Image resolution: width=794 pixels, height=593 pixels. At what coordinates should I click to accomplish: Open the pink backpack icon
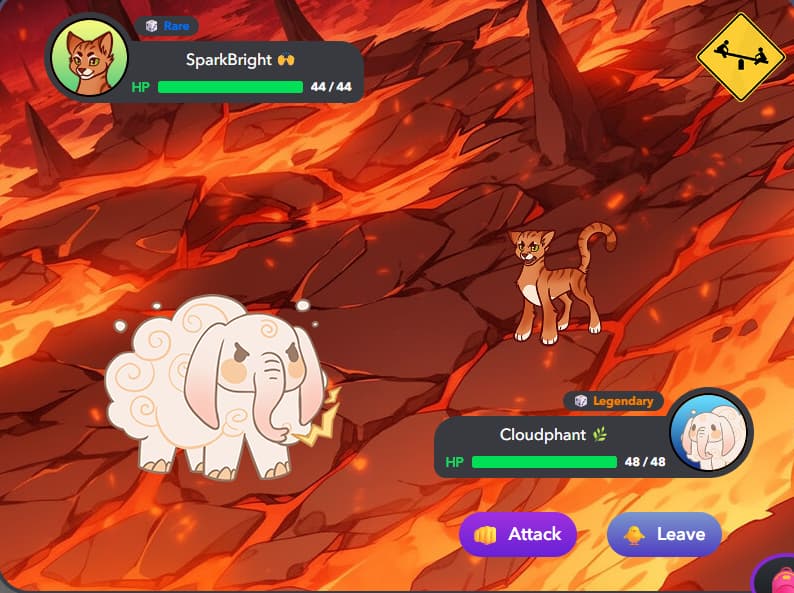(778, 578)
